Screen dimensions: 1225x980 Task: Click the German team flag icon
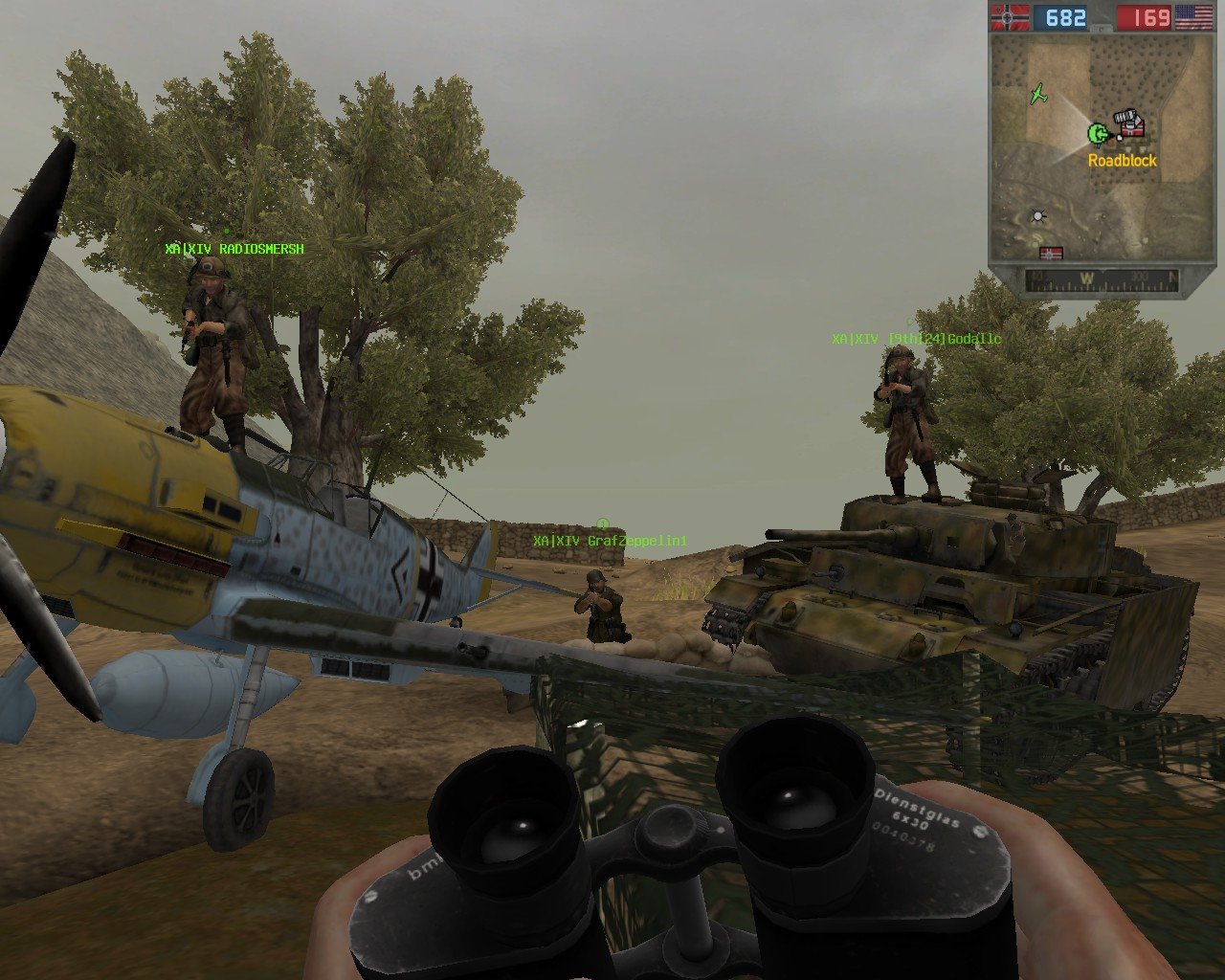(x=1010, y=17)
